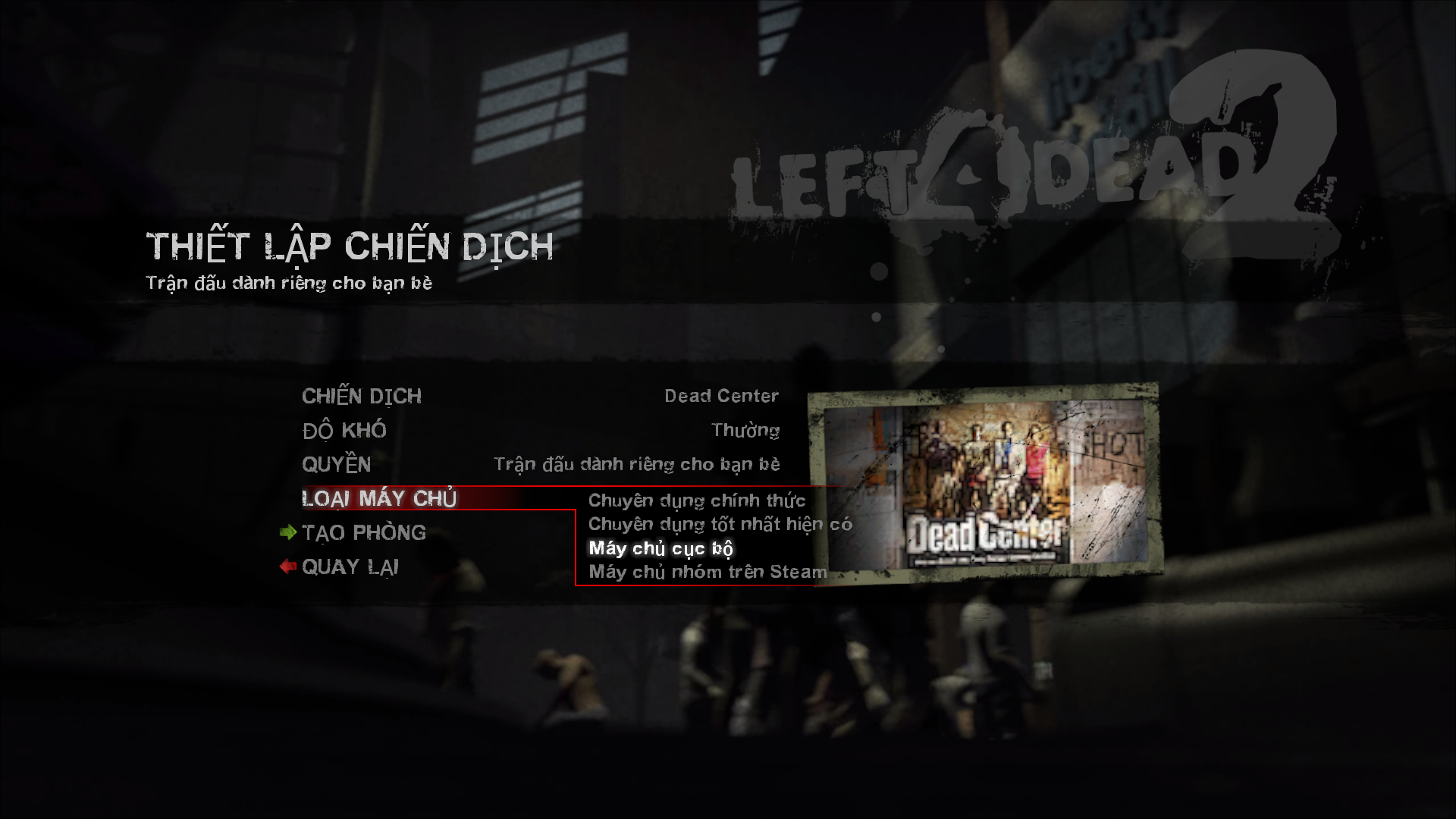Click the red back arrow beside QUAY LẠI

click(287, 566)
